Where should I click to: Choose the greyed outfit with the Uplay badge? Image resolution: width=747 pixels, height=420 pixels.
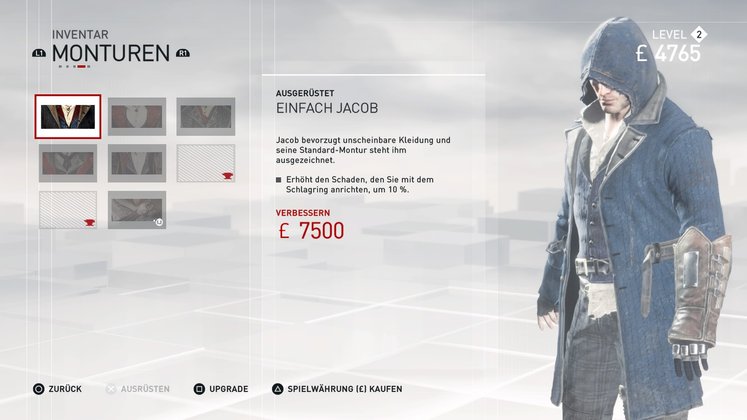137,209
